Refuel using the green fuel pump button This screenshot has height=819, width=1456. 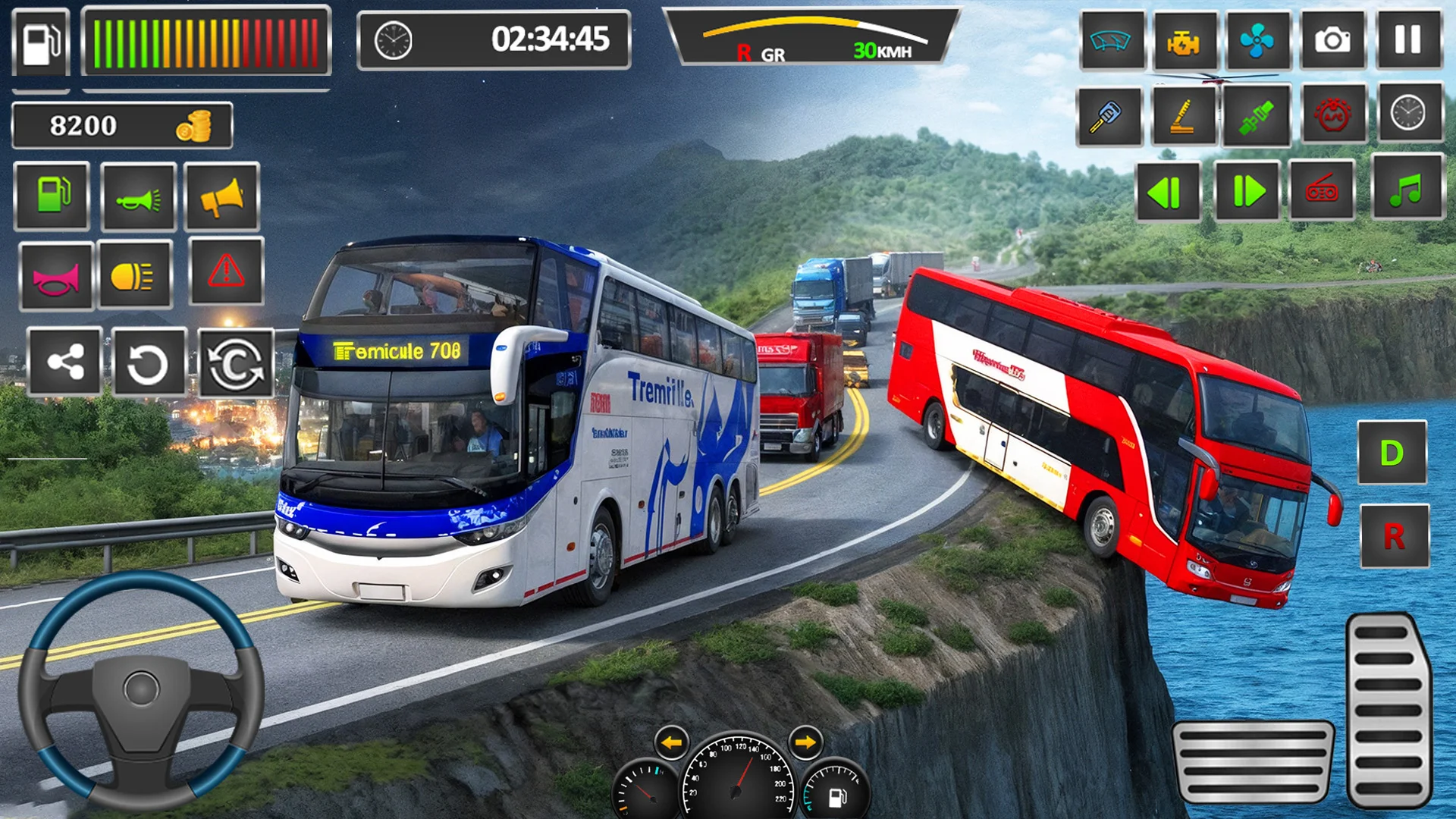[52, 196]
